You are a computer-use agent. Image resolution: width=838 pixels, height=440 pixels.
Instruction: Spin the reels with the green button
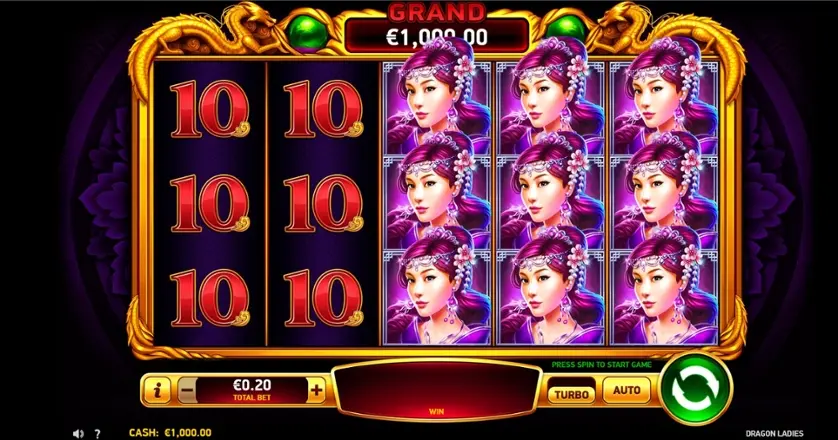click(x=695, y=388)
